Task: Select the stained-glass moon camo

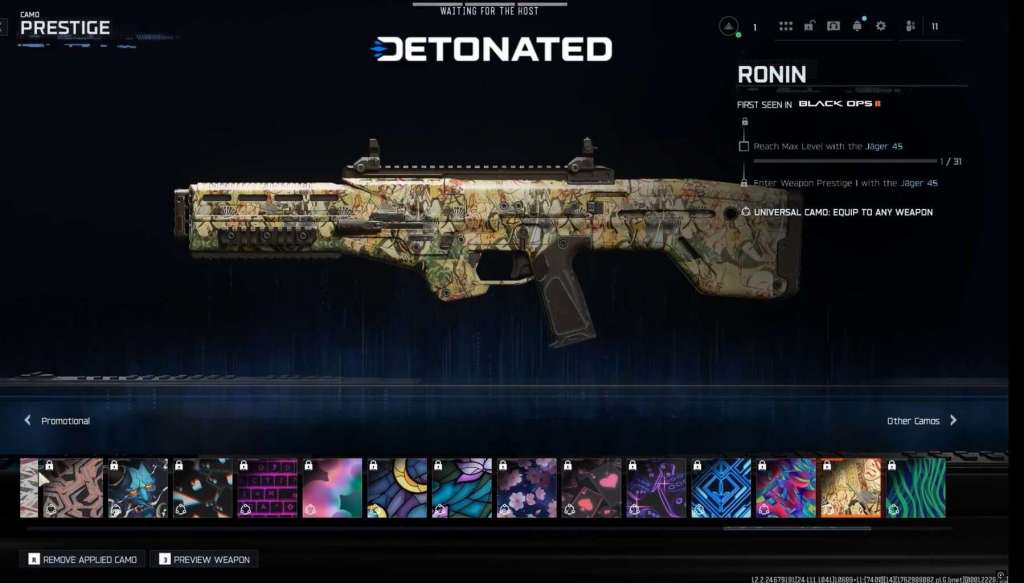Action: coord(397,488)
